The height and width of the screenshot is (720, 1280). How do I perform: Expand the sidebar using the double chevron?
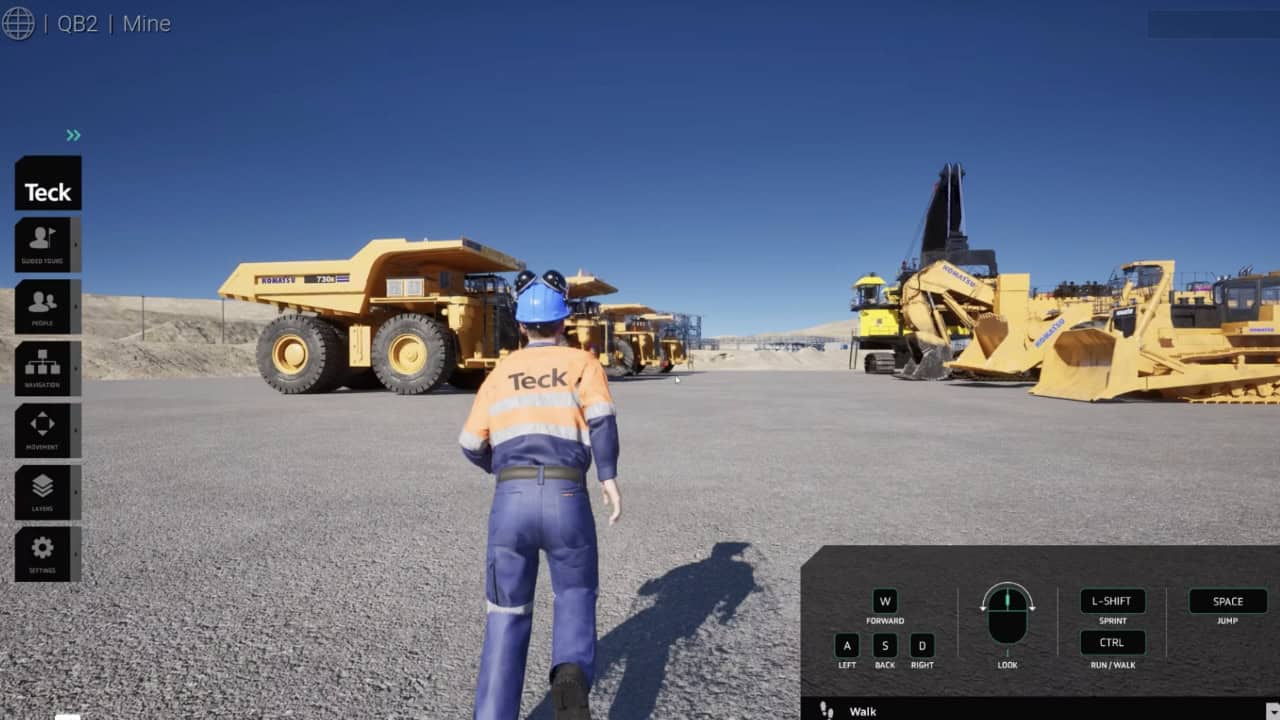click(x=71, y=136)
